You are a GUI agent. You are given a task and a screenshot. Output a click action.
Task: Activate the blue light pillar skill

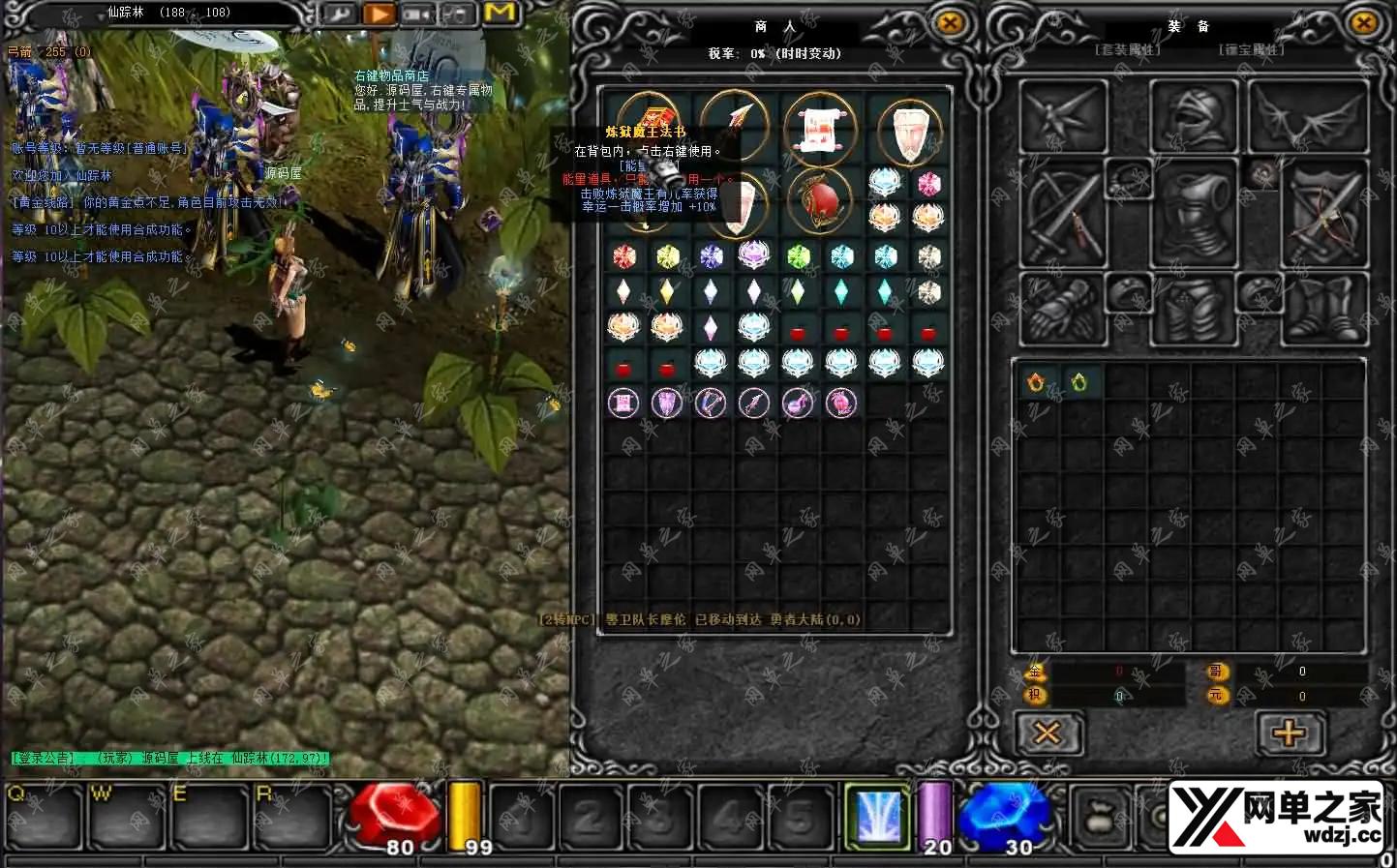coord(879,815)
